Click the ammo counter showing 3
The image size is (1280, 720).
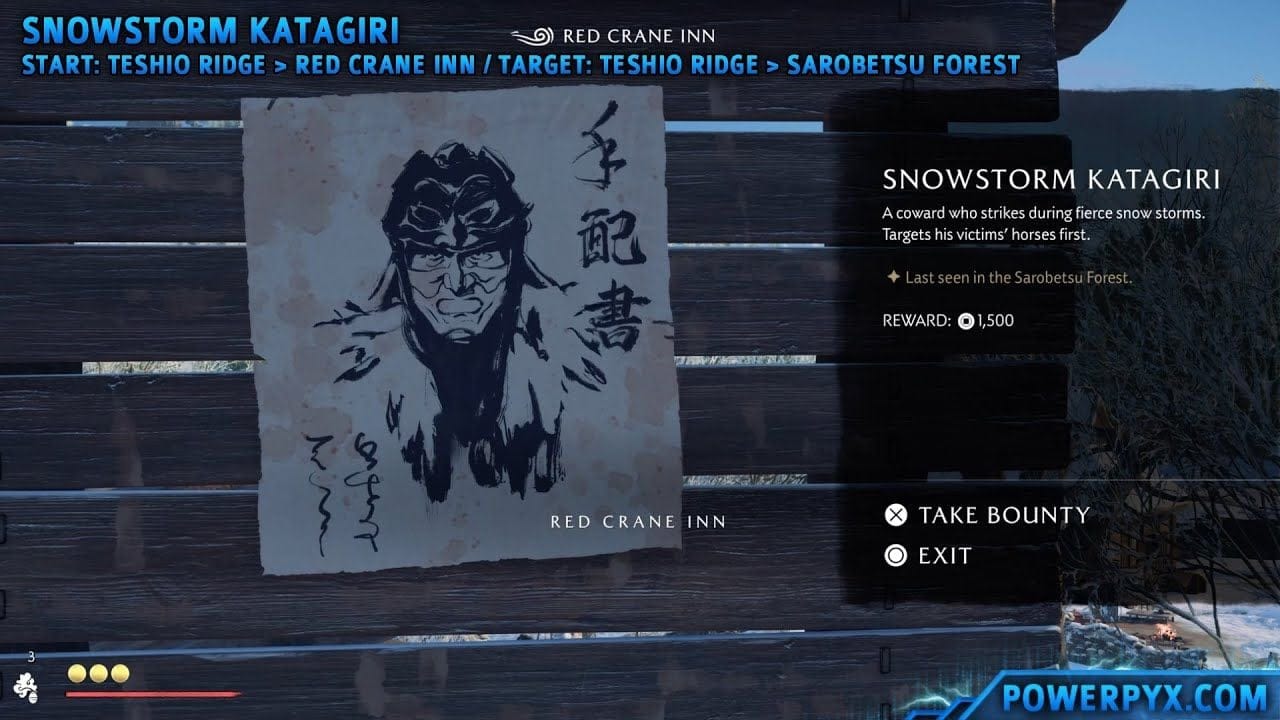pos(30,654)
